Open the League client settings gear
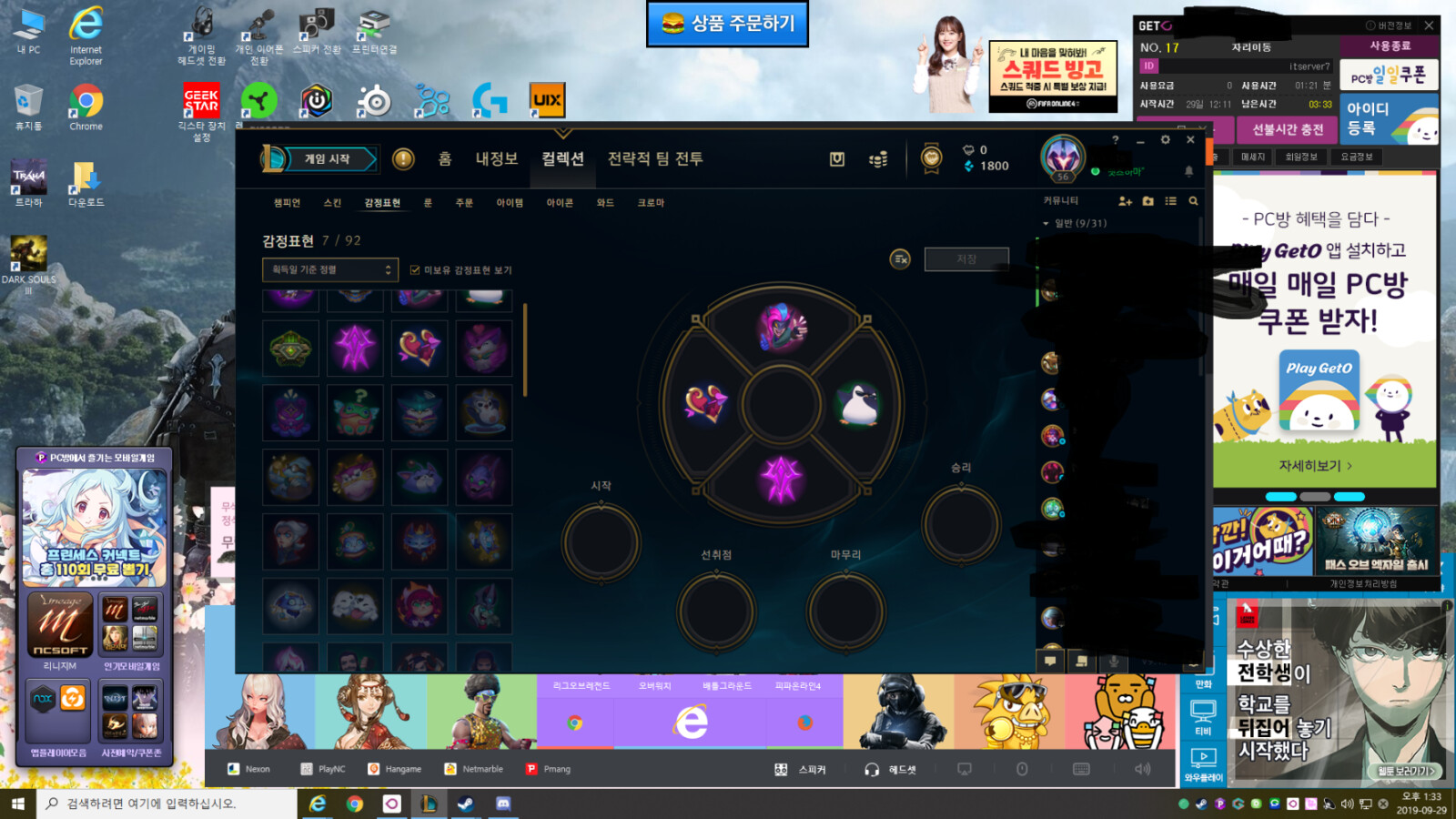Screen dimensions: 1456x819 point(1165,140)
